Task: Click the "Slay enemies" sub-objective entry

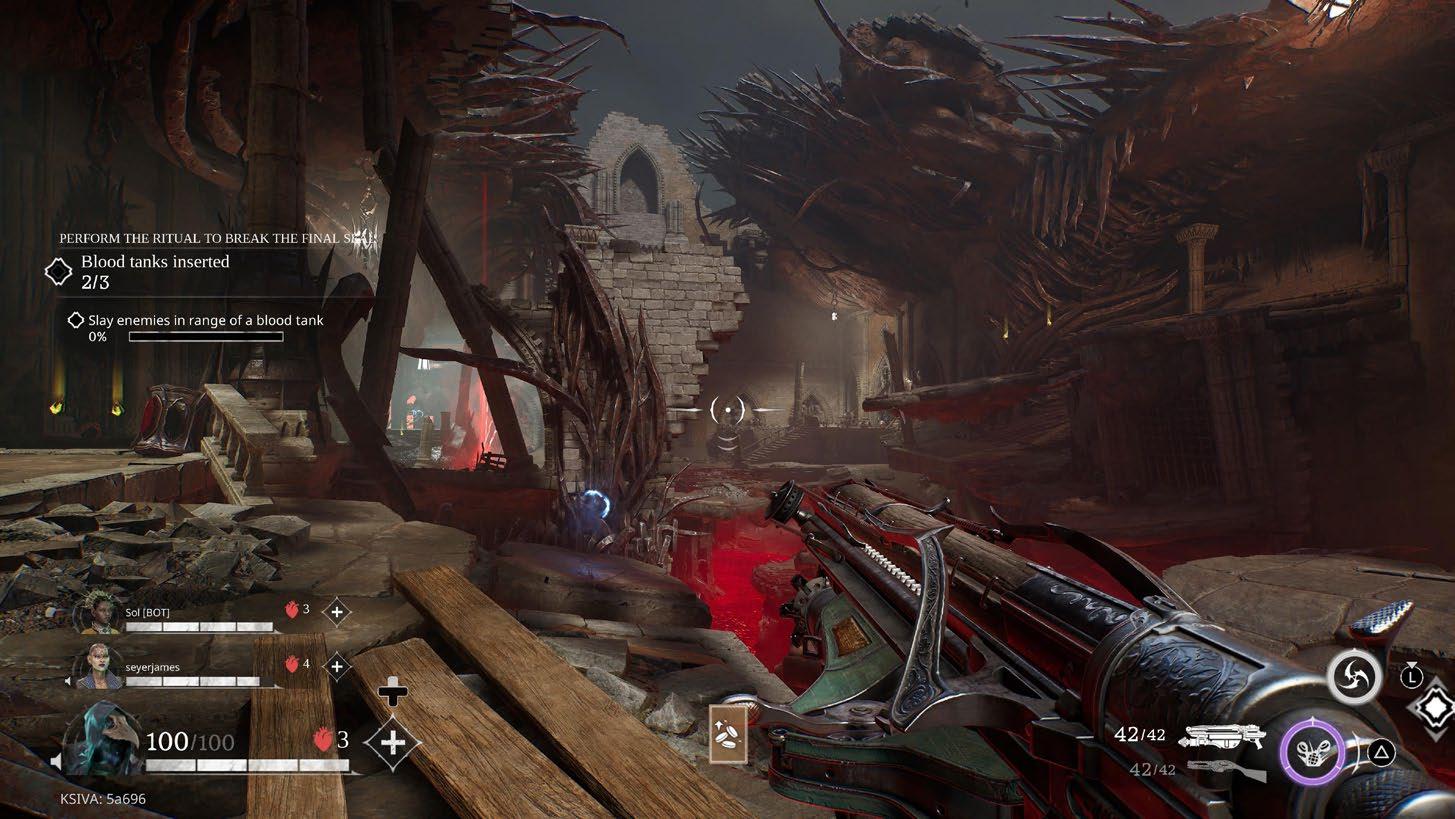Action: tap(205, 321)
